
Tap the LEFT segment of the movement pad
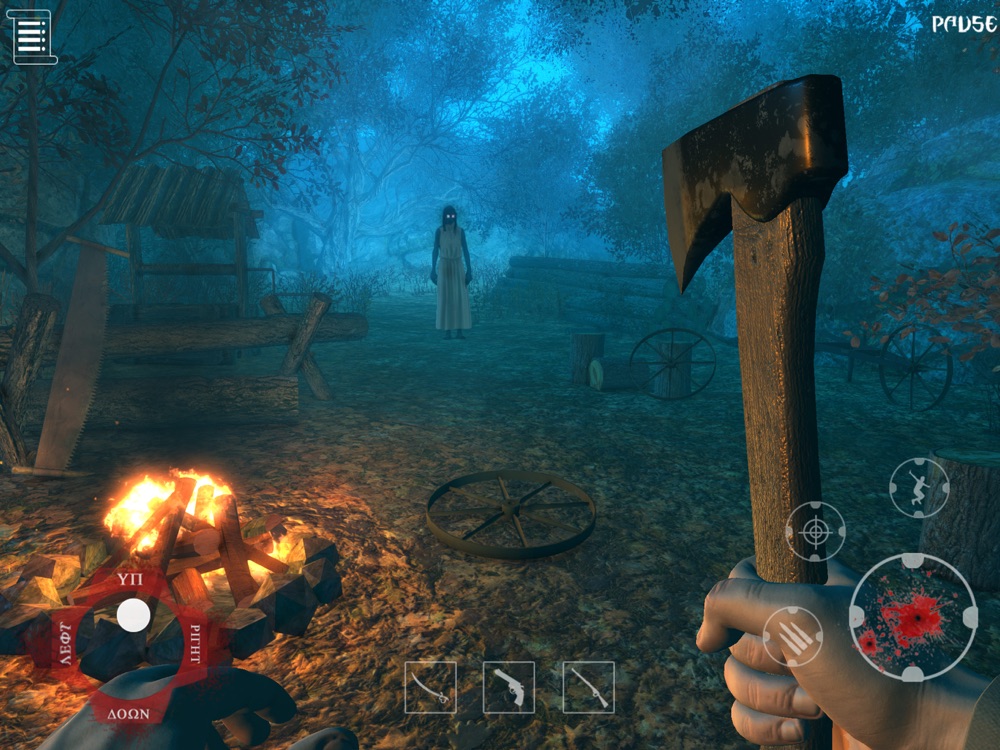63,644
